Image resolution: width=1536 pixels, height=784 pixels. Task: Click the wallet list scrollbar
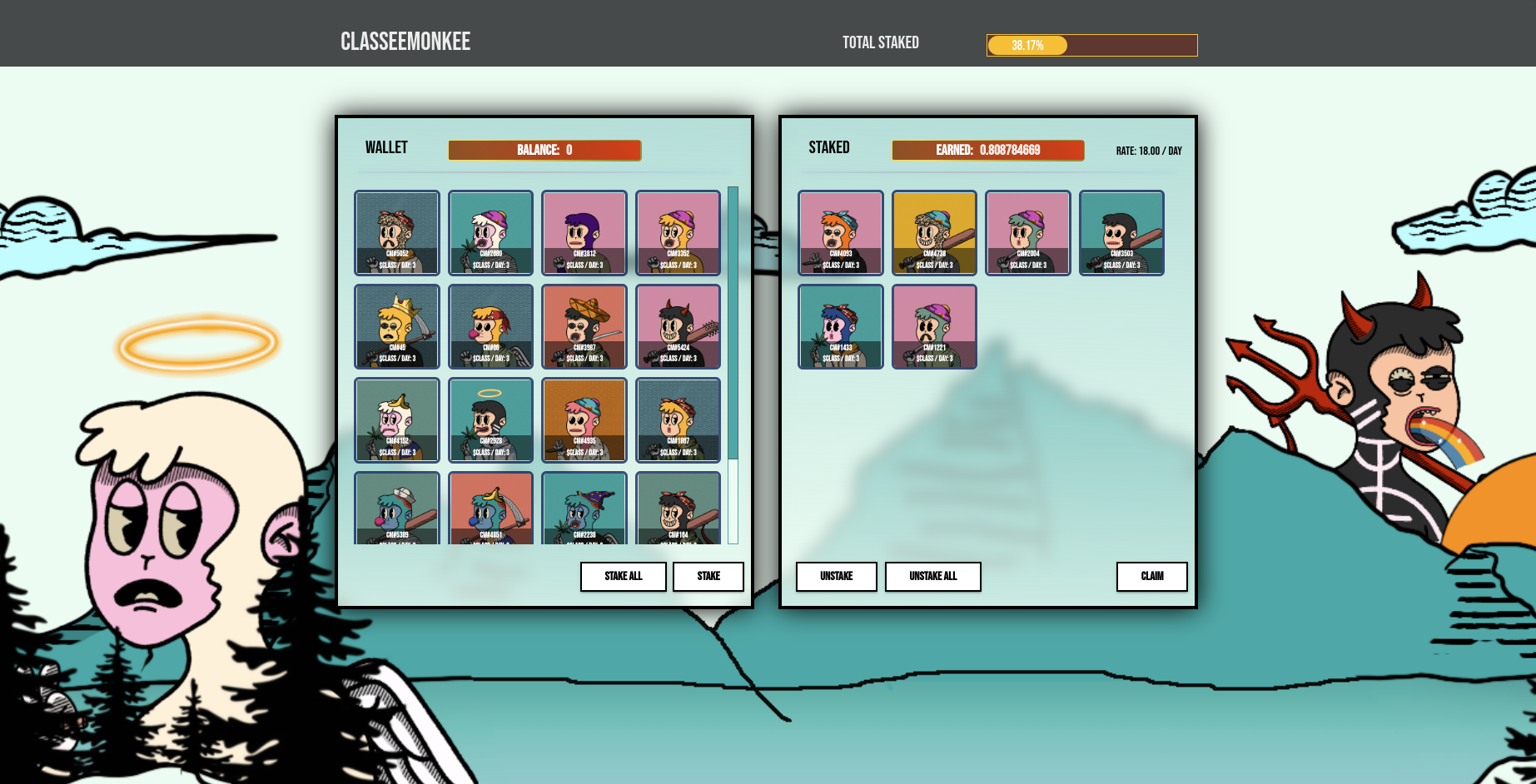tap(733, 323)
